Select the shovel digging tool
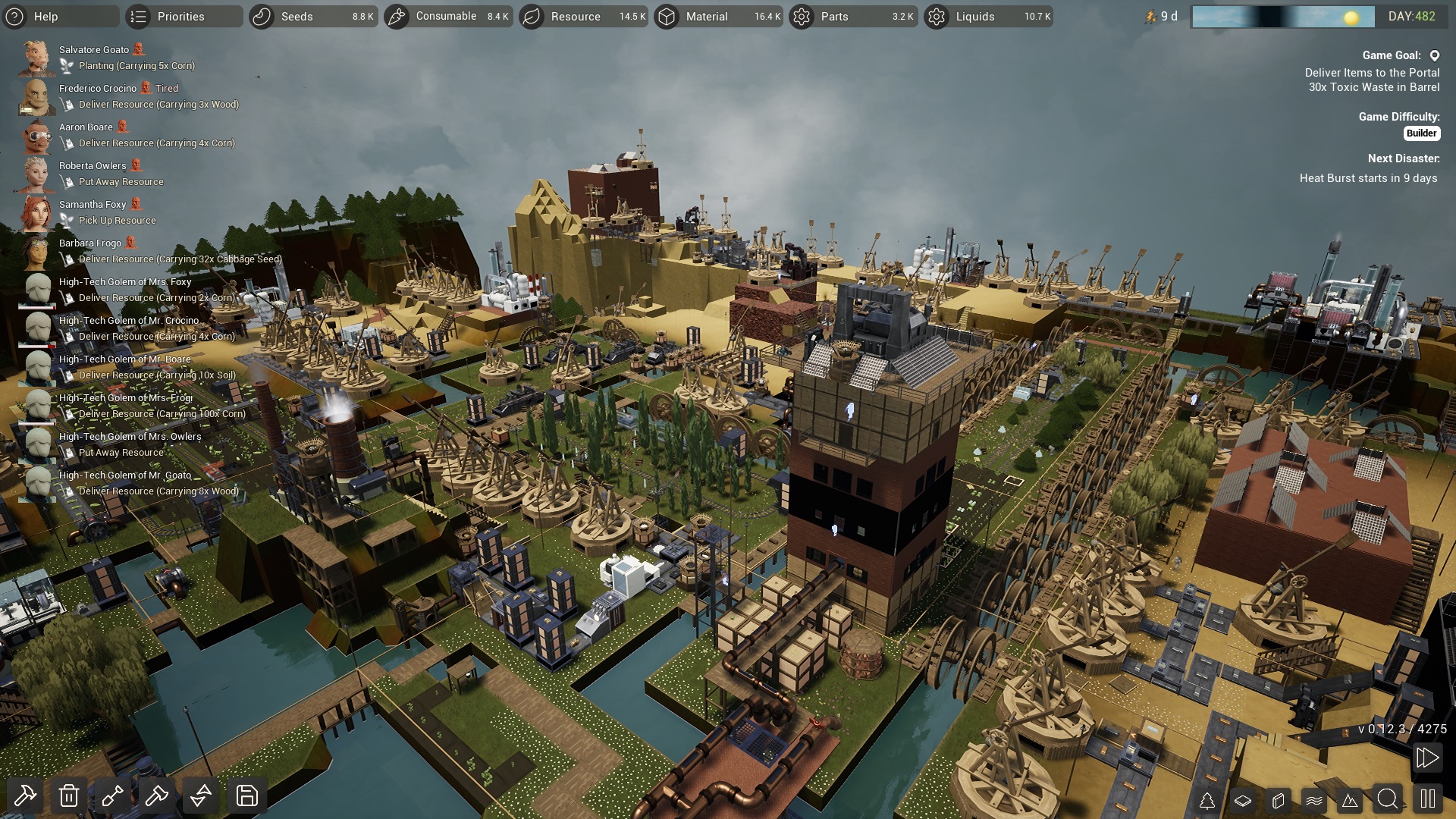Screen dimensions: 1456x819 pyautogui.click(x=112, y=796)
